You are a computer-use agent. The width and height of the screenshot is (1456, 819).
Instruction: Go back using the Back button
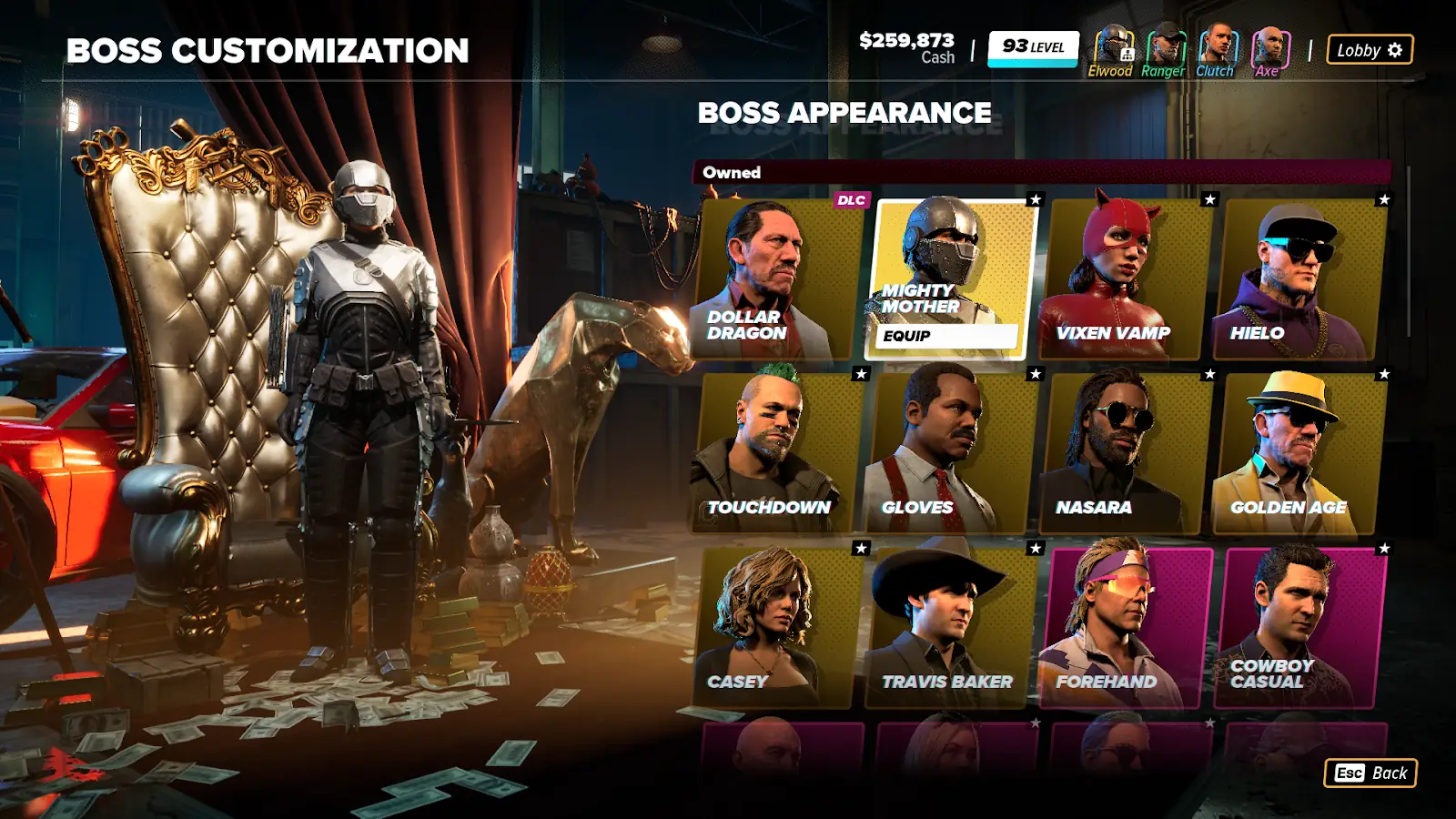(x=1370, y=773)
